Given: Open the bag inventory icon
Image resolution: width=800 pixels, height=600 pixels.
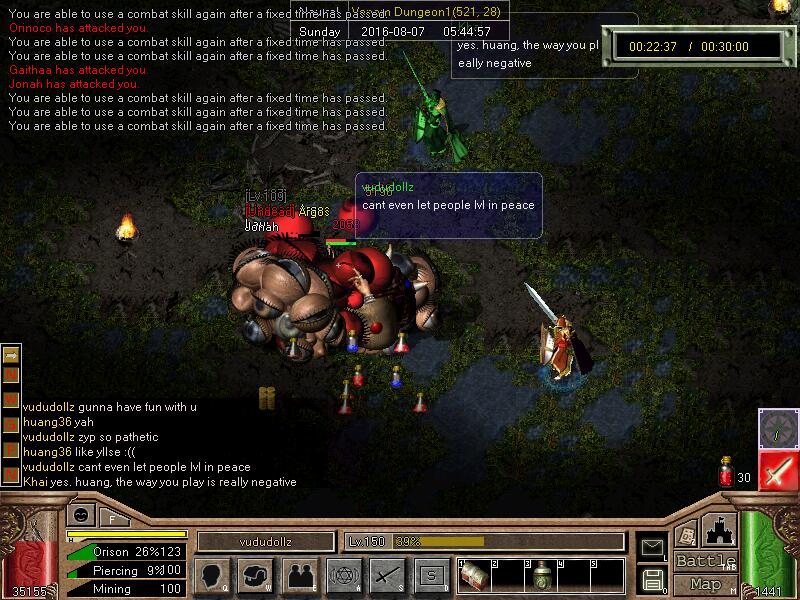Looking at the screenshot, I should click(256, 575).
